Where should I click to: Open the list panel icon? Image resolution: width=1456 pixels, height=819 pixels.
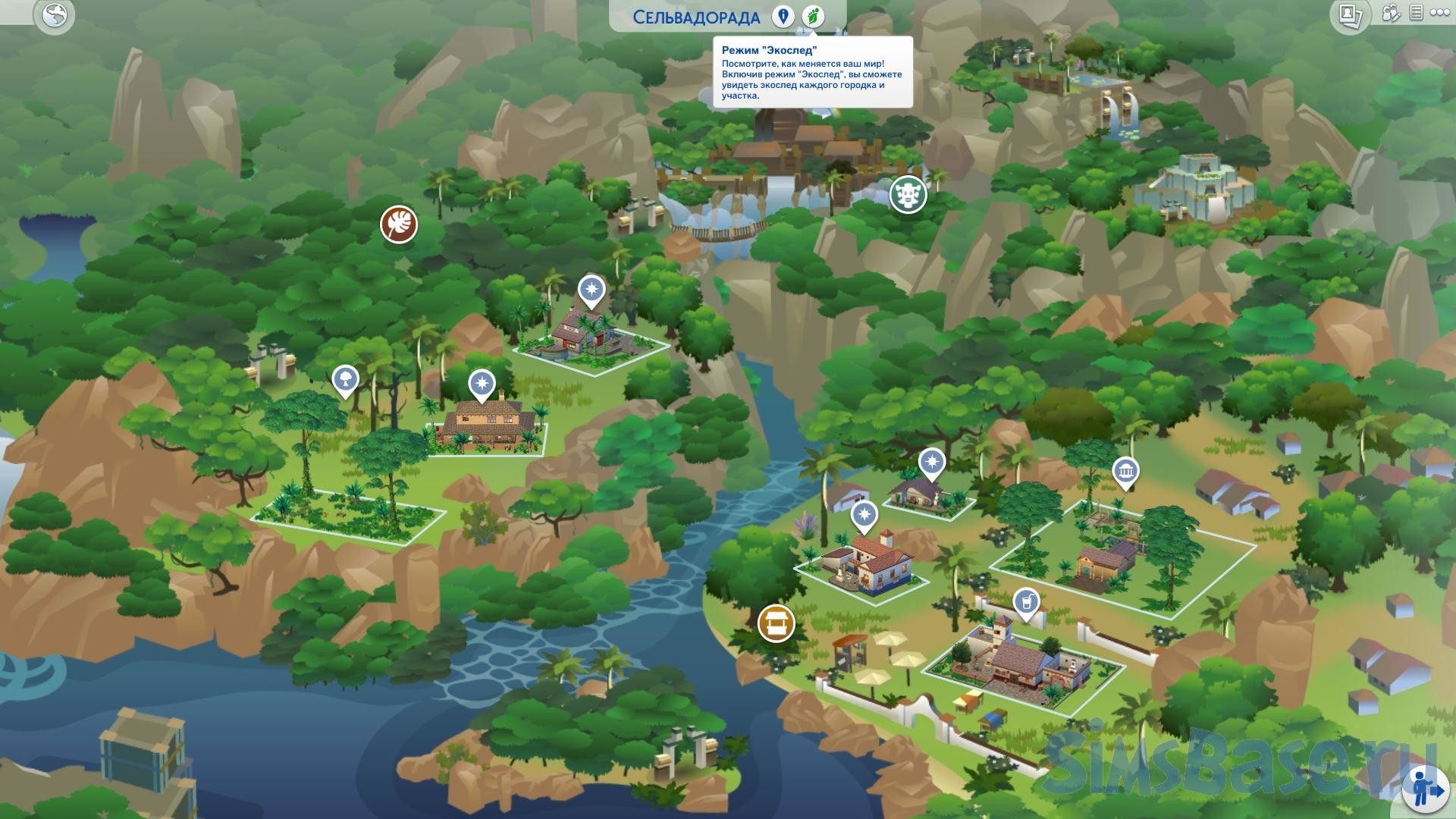1415,13
